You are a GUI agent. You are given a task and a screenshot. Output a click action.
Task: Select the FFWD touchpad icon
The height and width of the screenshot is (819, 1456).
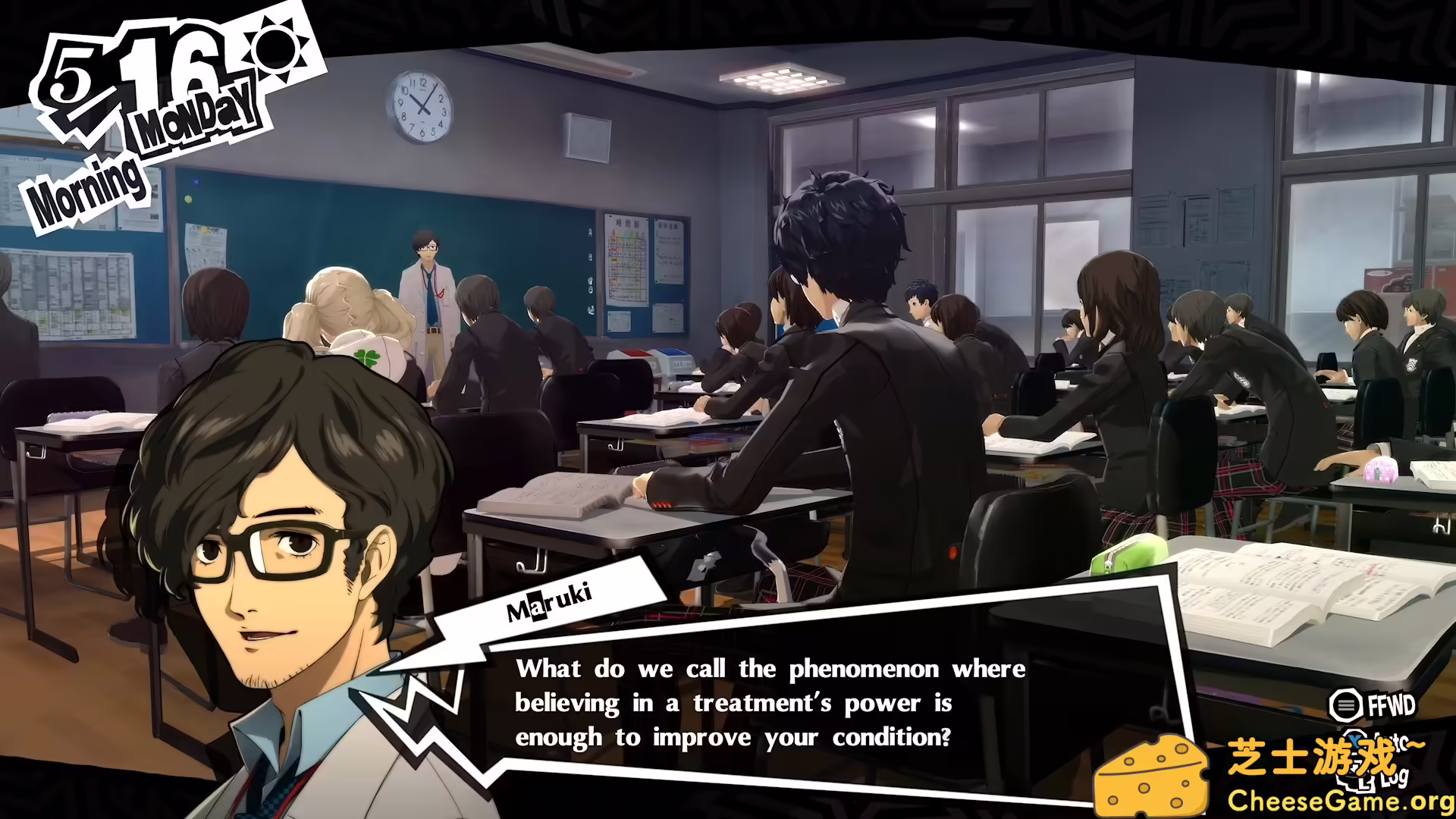[1345, 704]
